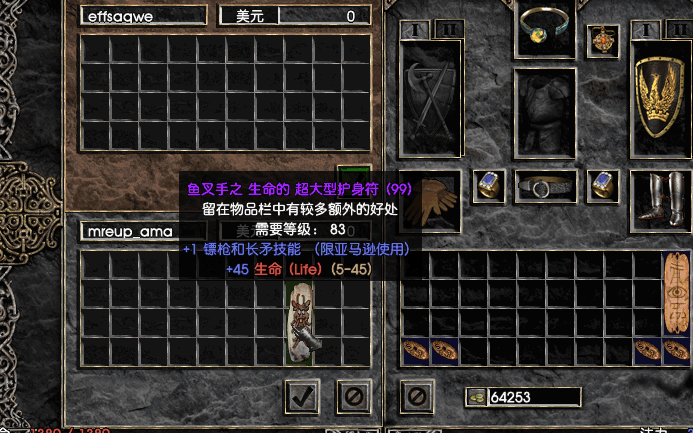Screen dimensions: 693x433
Task: Select the grand charm in the trade grid
Action: pyautogui.click(x=303, y=322)
